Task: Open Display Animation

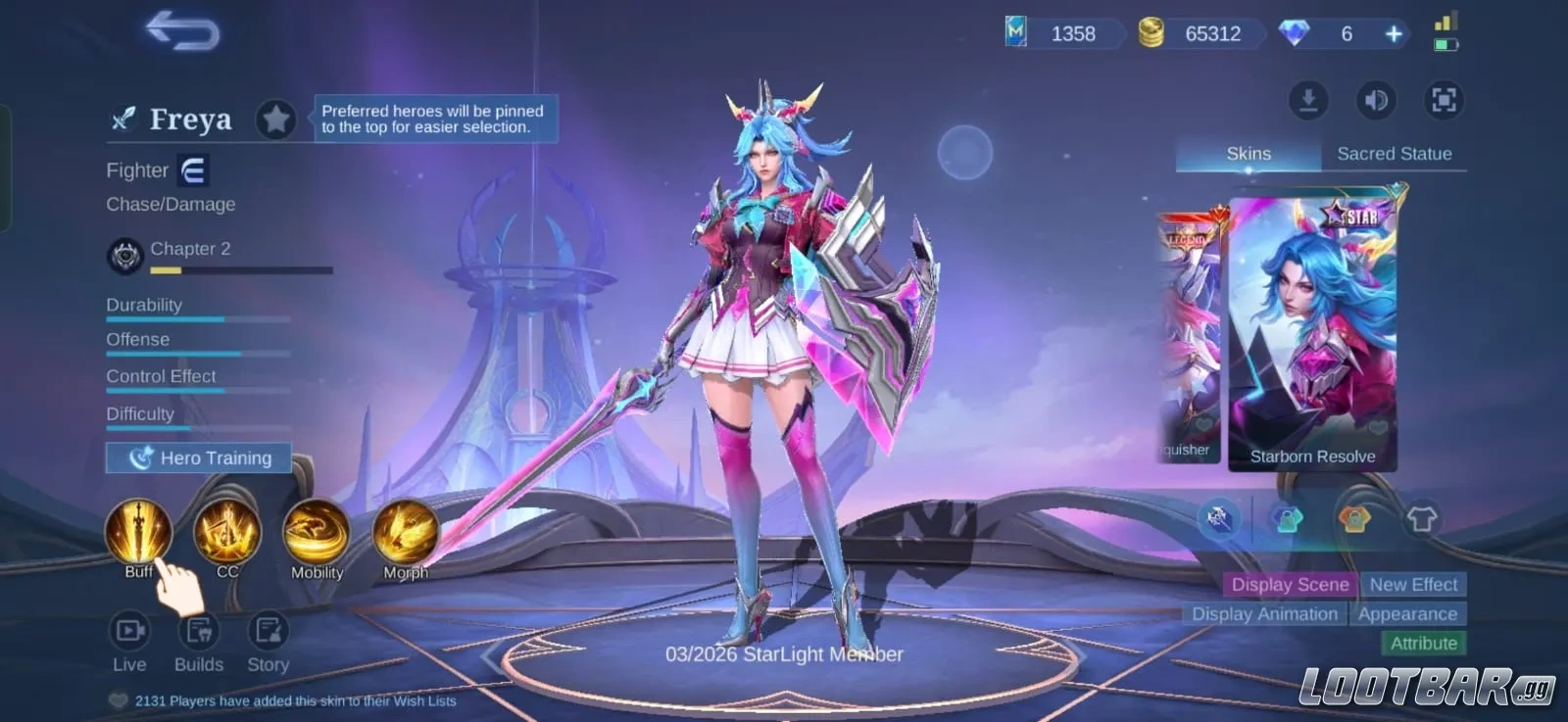Action: click(x=1264, y=614)
